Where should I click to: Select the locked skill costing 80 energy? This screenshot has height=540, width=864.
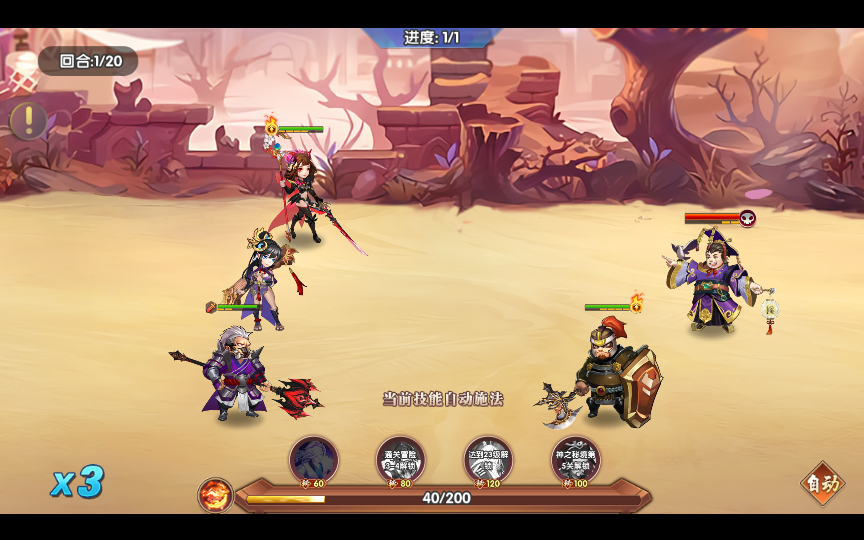[400, 460]
